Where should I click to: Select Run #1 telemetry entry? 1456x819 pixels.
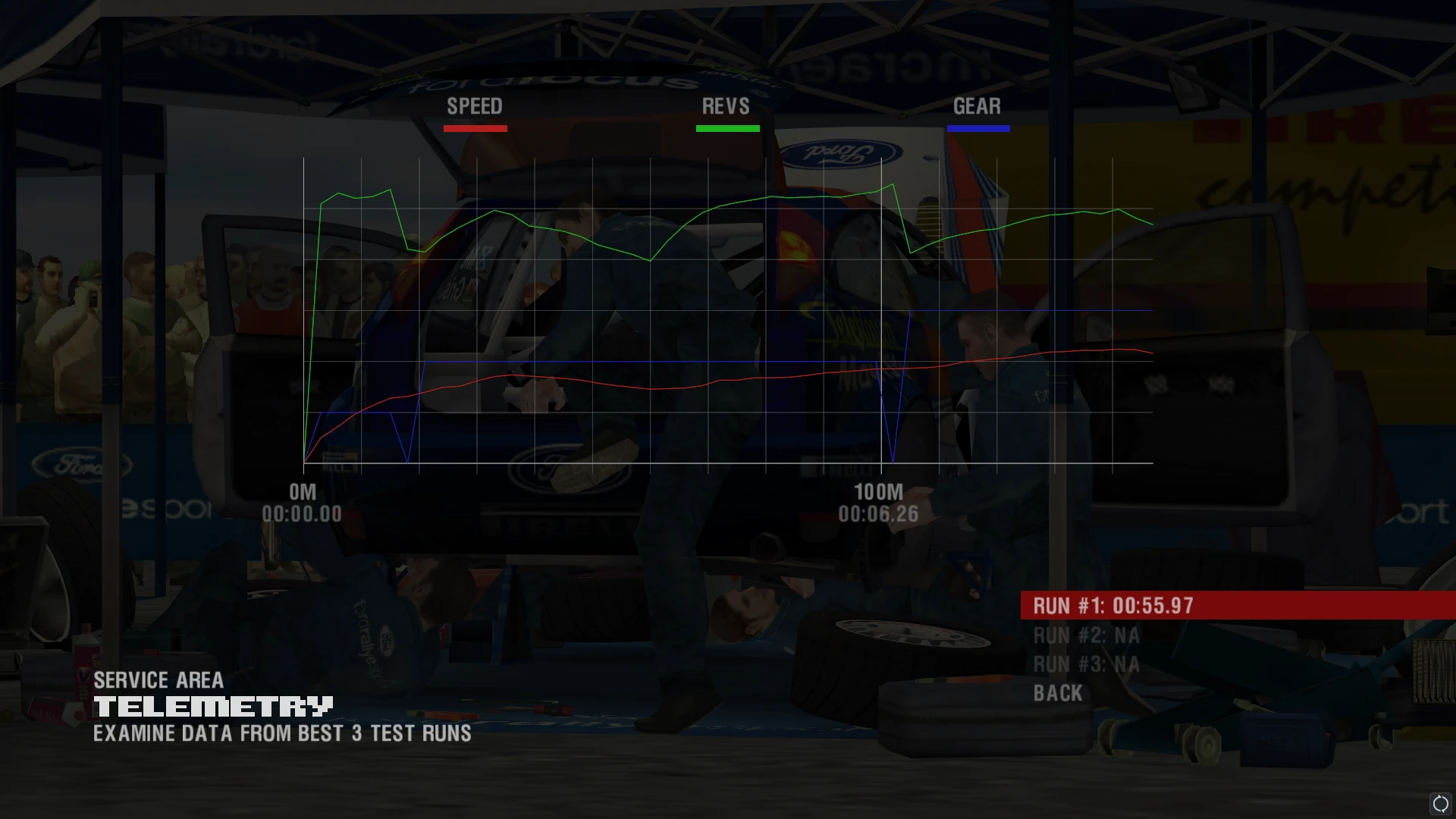pyautogui.click(x=1112, y=606)
